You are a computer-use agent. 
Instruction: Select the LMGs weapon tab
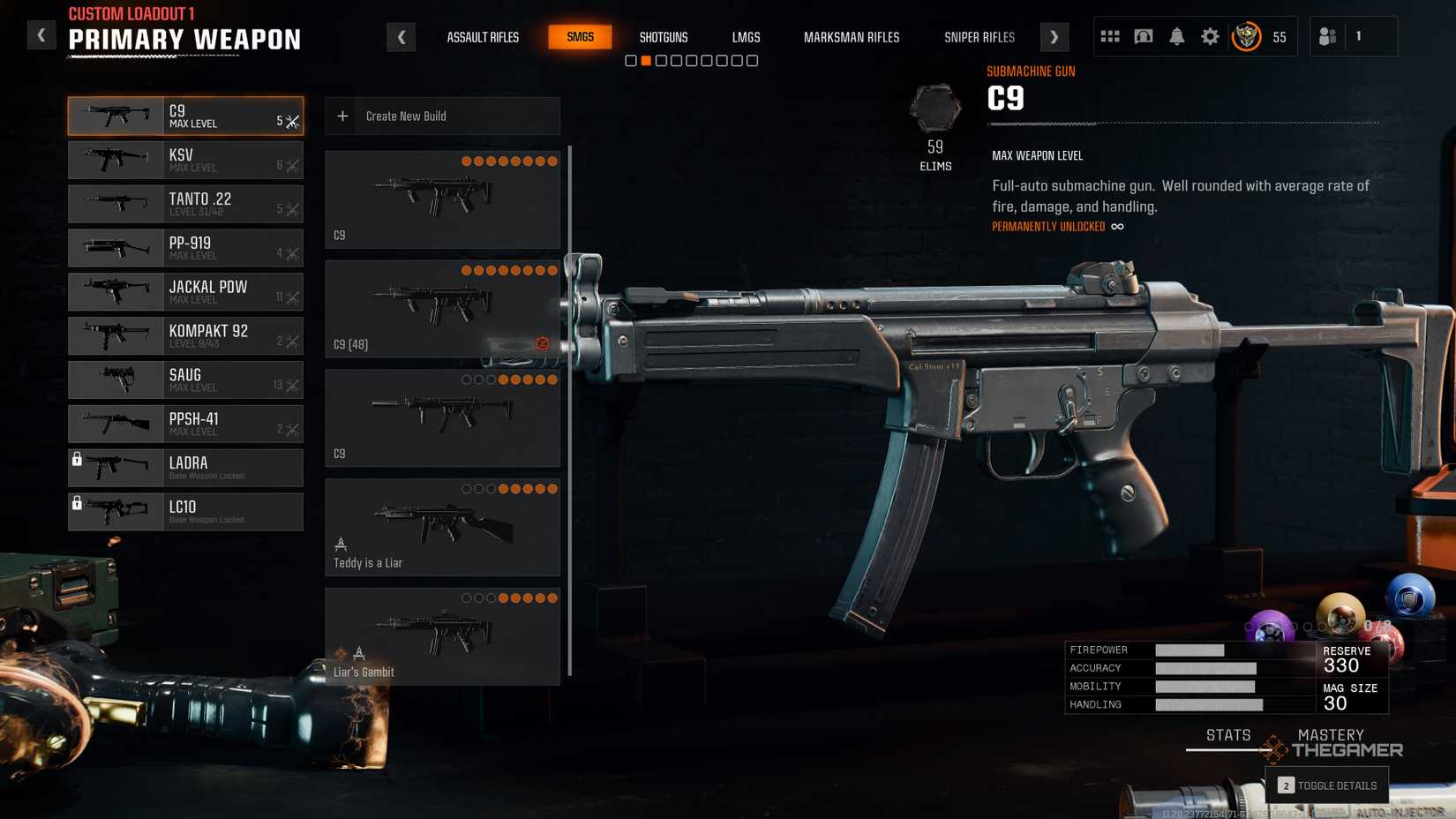tap(746, 37)
